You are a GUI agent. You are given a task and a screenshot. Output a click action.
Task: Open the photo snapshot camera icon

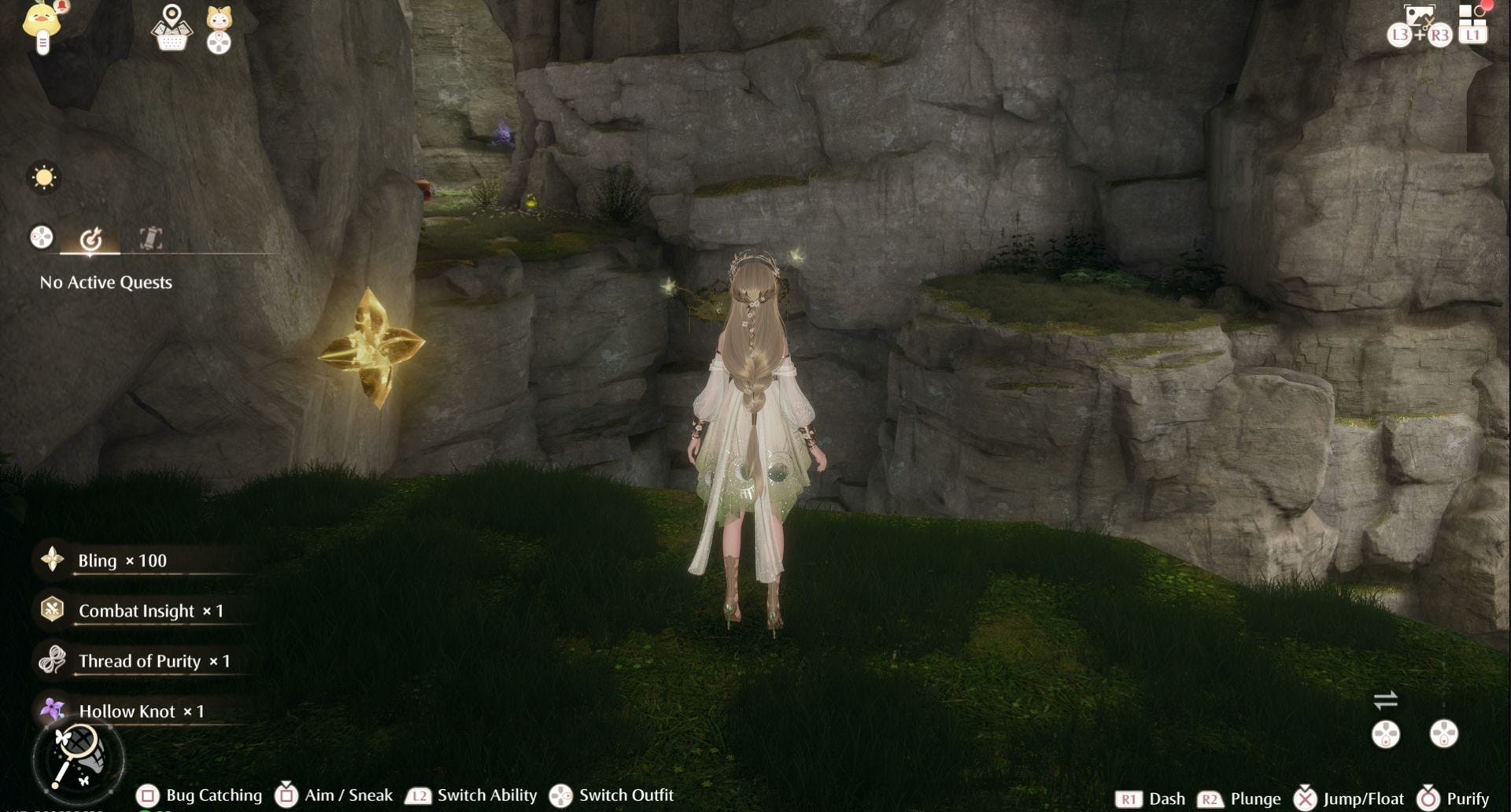tap(1419, 17)
